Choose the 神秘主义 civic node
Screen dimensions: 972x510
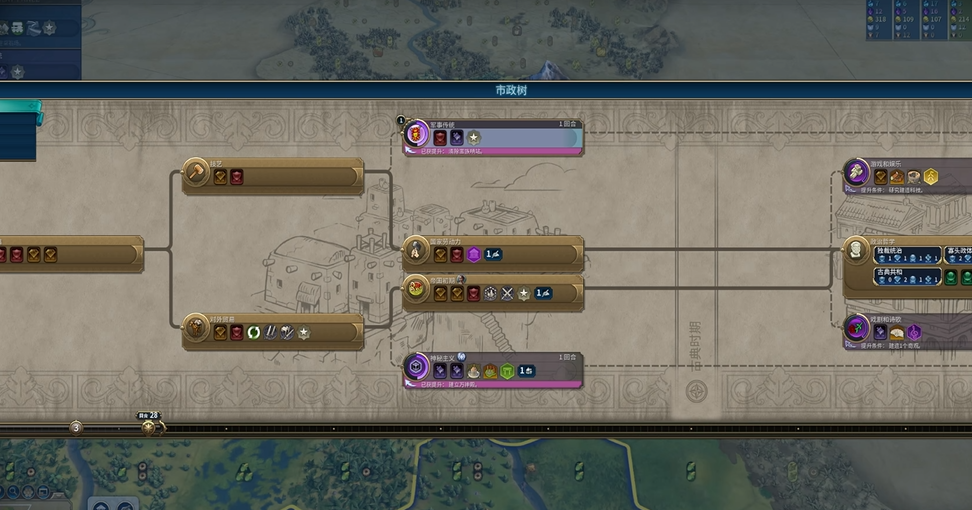(x=493, y=369)
